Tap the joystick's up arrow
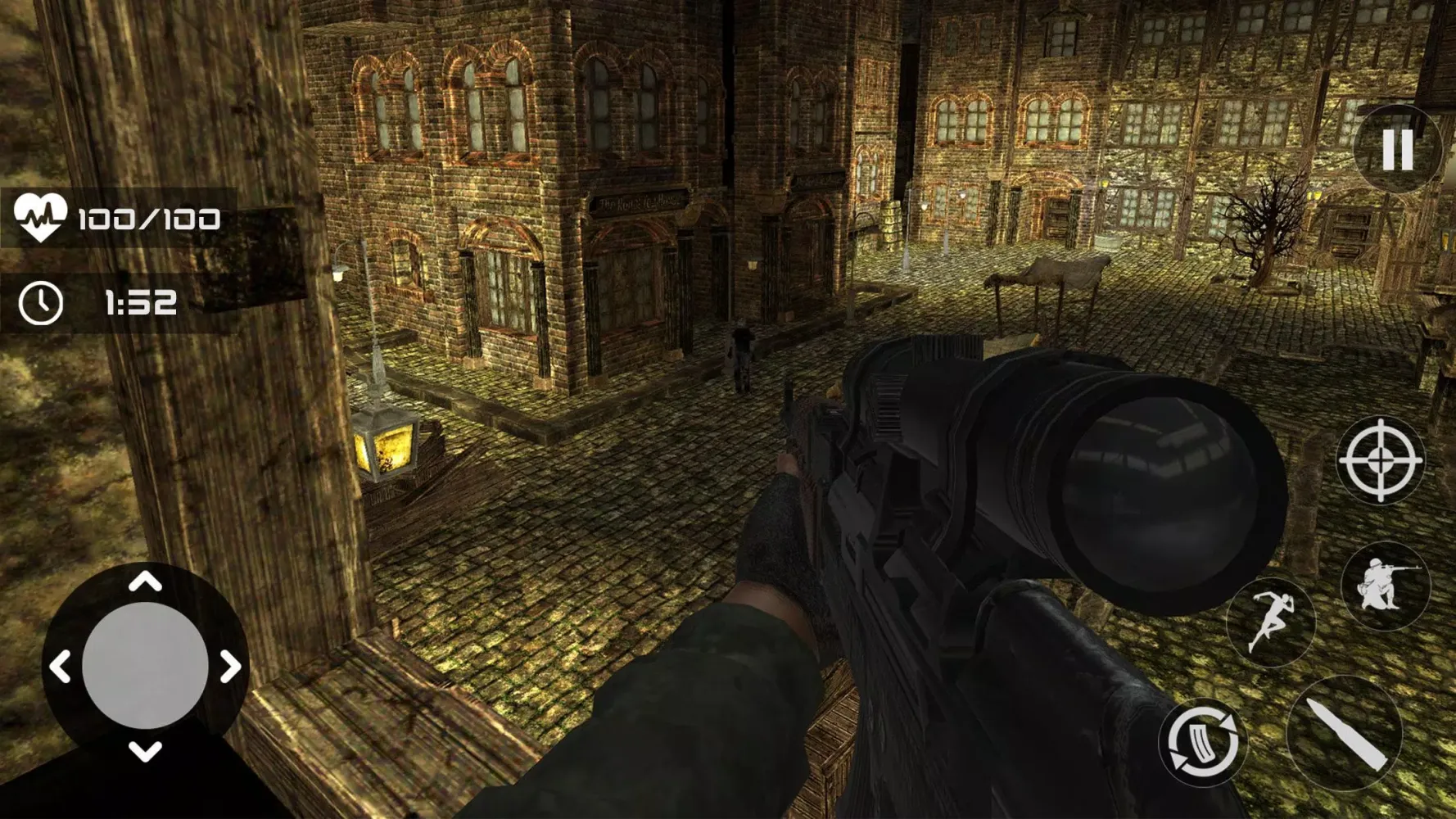 pyautogui.click(x=146, y=582)
